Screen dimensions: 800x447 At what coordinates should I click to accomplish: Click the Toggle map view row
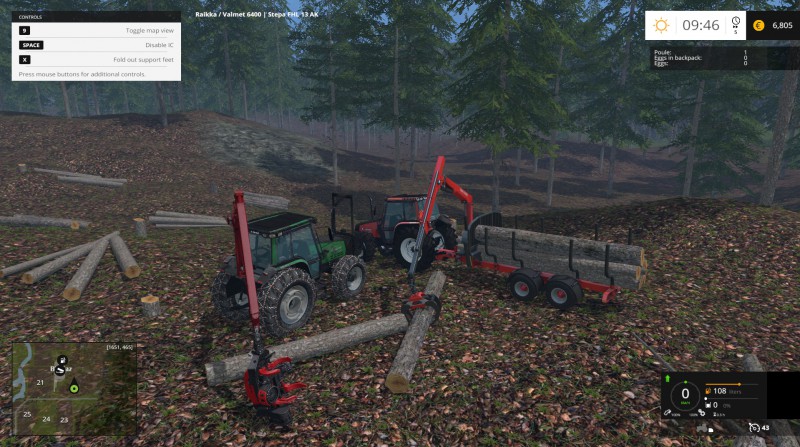click(96, 31)
